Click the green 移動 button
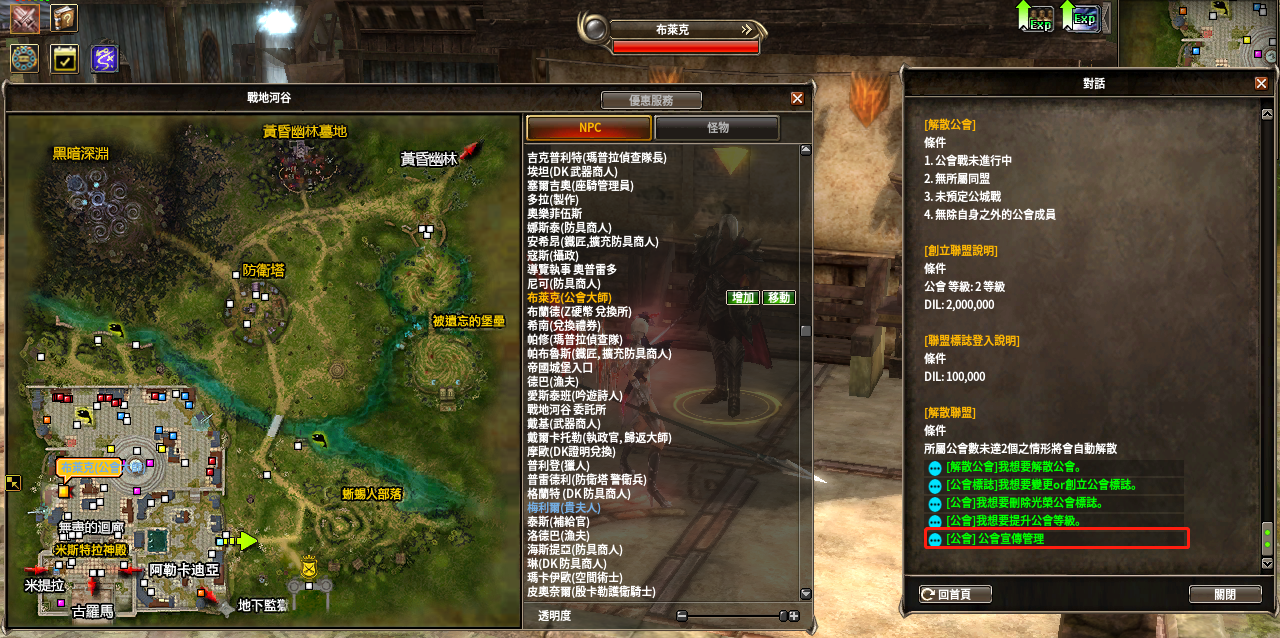This screenshot has width=1280, height=638. [778, 298]
